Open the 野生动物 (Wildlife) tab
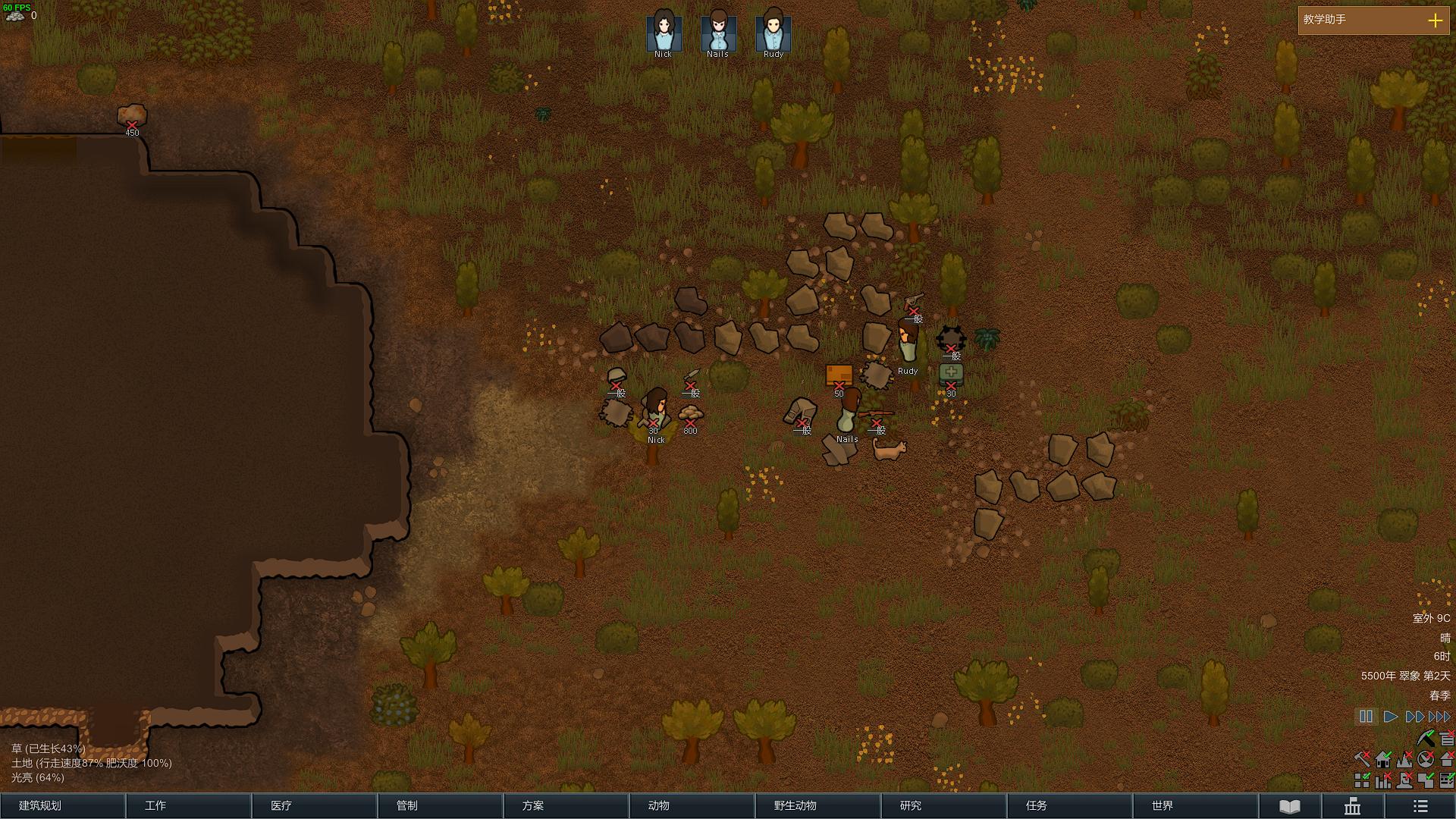Screen dimensions: 1456x819 point(817,805)
